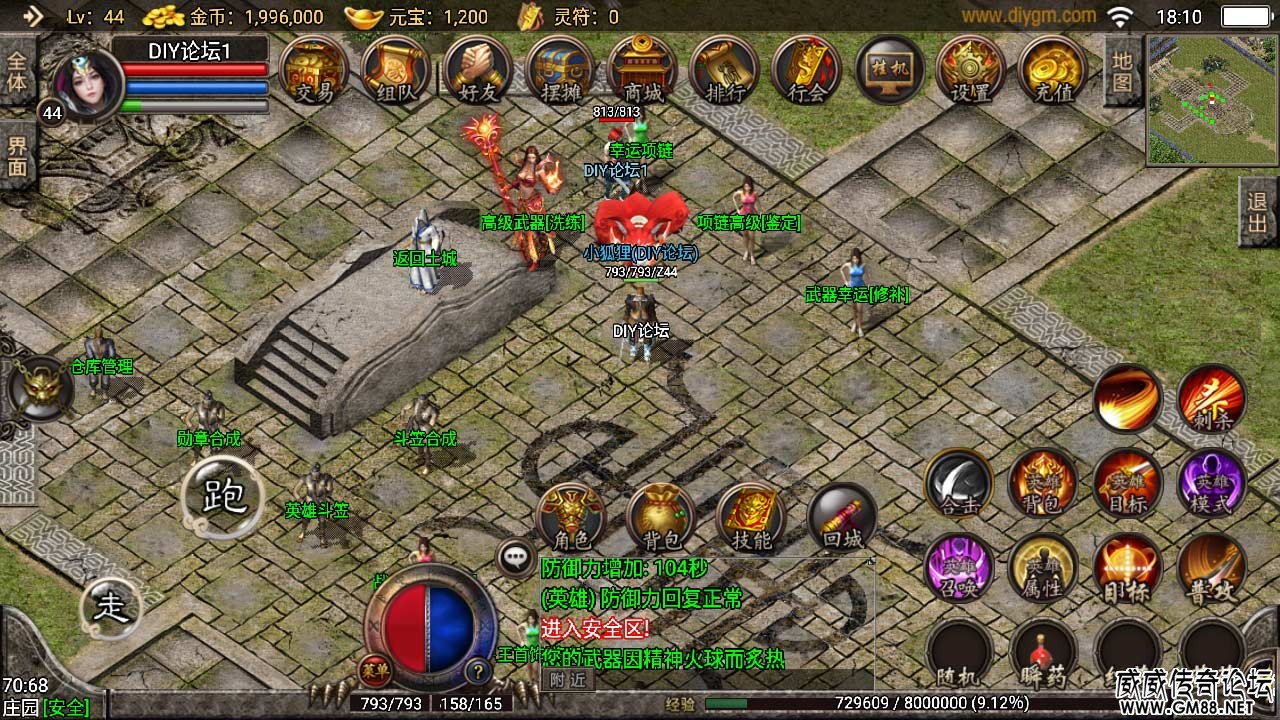Open the 角色 character sheet
The width and height of the screenshot is (1280, 720).
pos(571,518)
